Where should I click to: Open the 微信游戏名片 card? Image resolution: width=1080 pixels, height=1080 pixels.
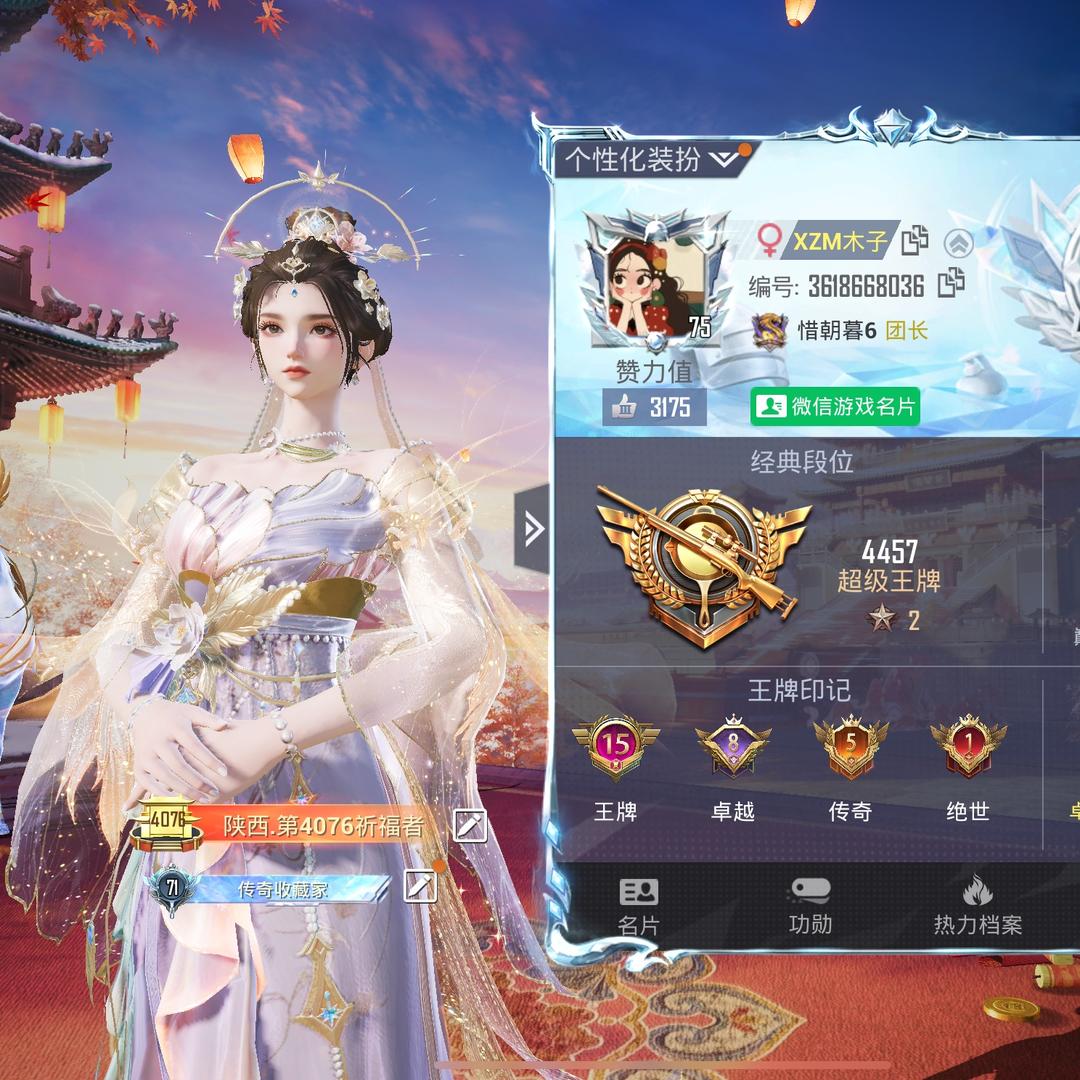[835, 406]
